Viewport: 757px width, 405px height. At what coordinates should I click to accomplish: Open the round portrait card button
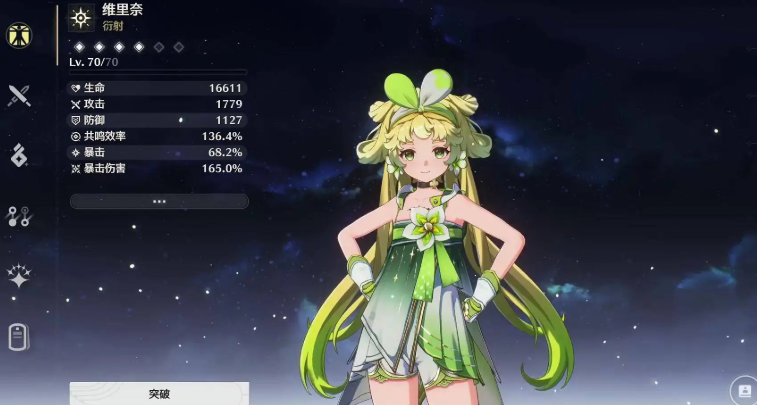[743, 390]
